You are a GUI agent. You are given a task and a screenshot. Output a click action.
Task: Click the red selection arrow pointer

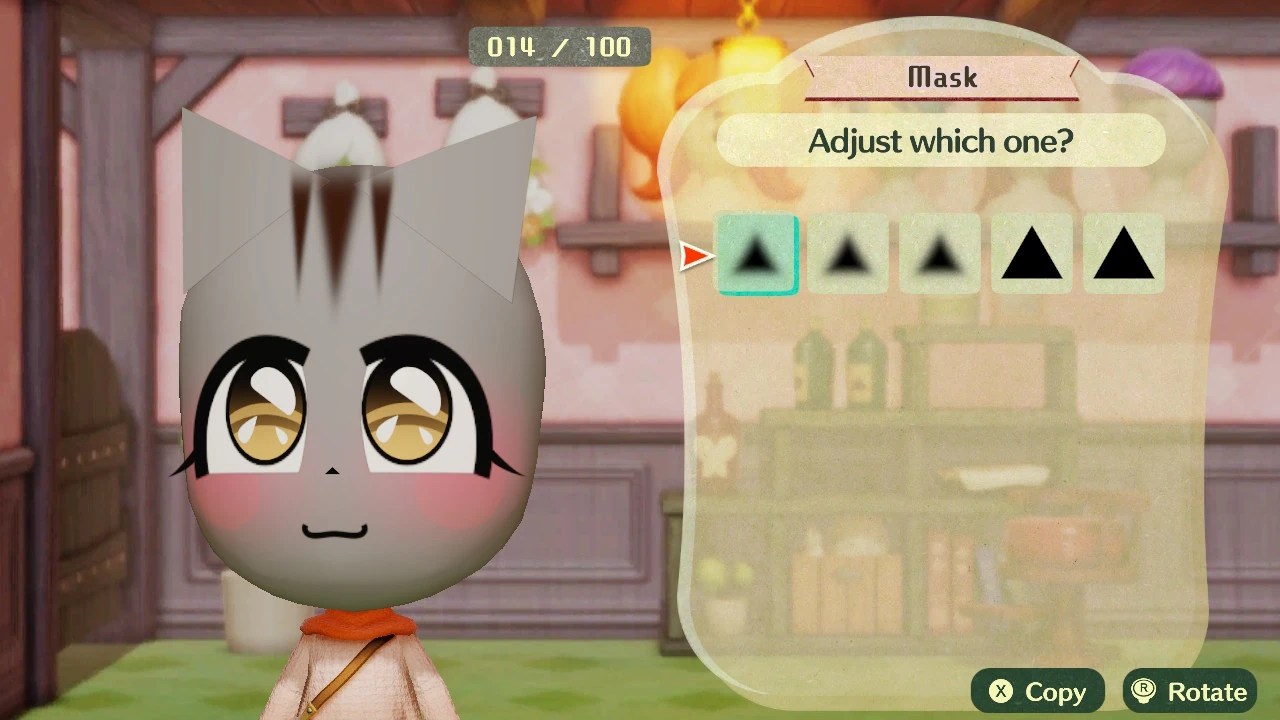(695, 257)
